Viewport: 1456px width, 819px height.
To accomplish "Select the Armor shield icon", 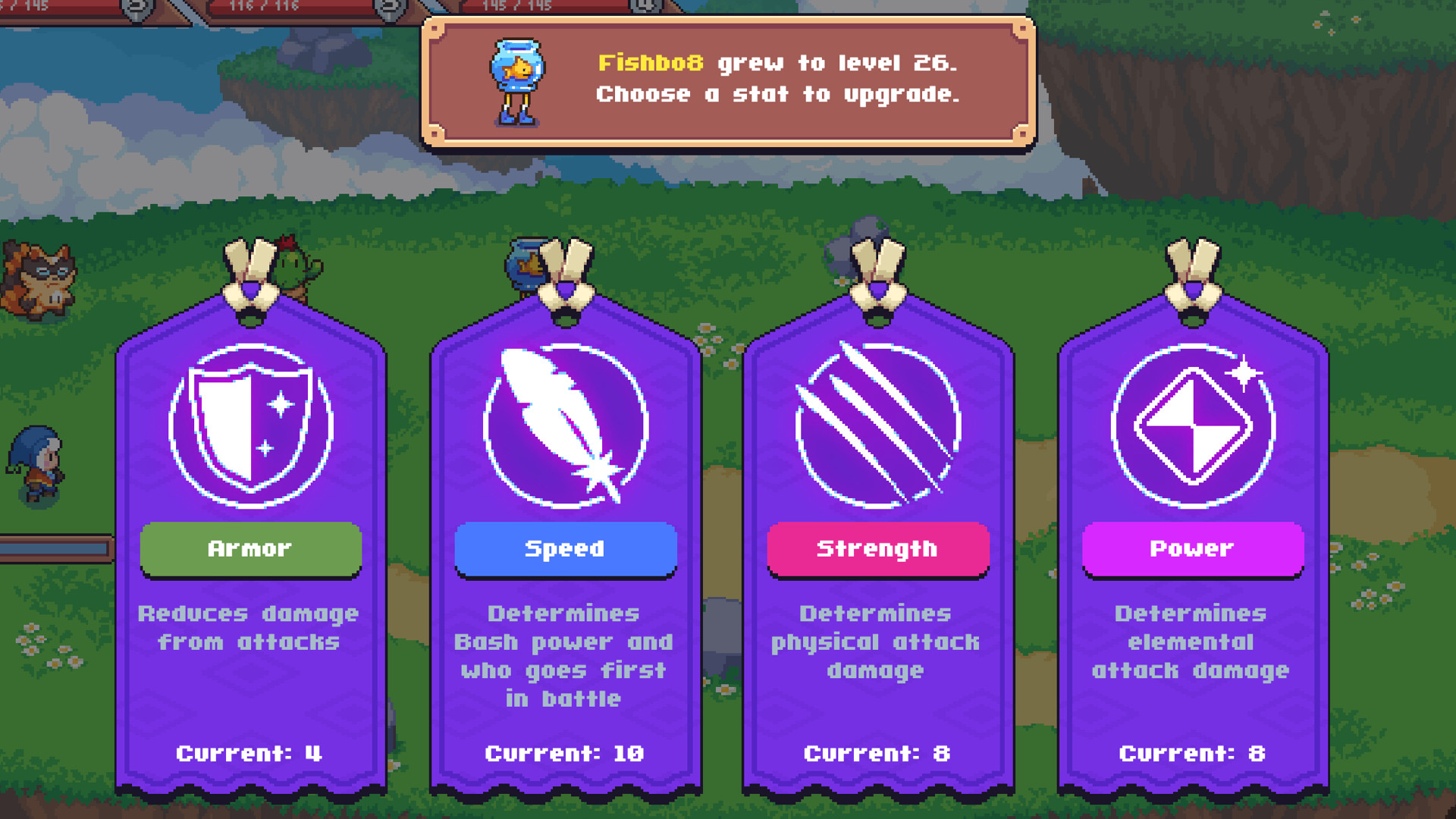I will pos(250,426).
